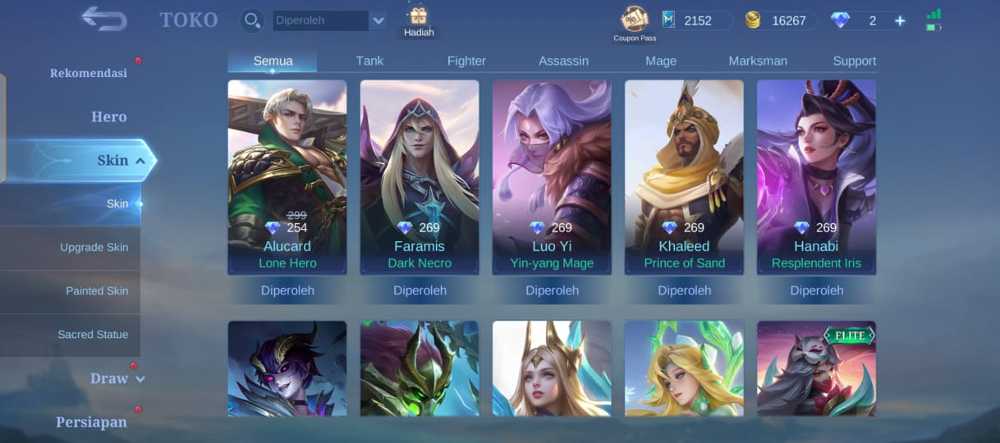Select Upgrade Skin submenu

point(93,247)
